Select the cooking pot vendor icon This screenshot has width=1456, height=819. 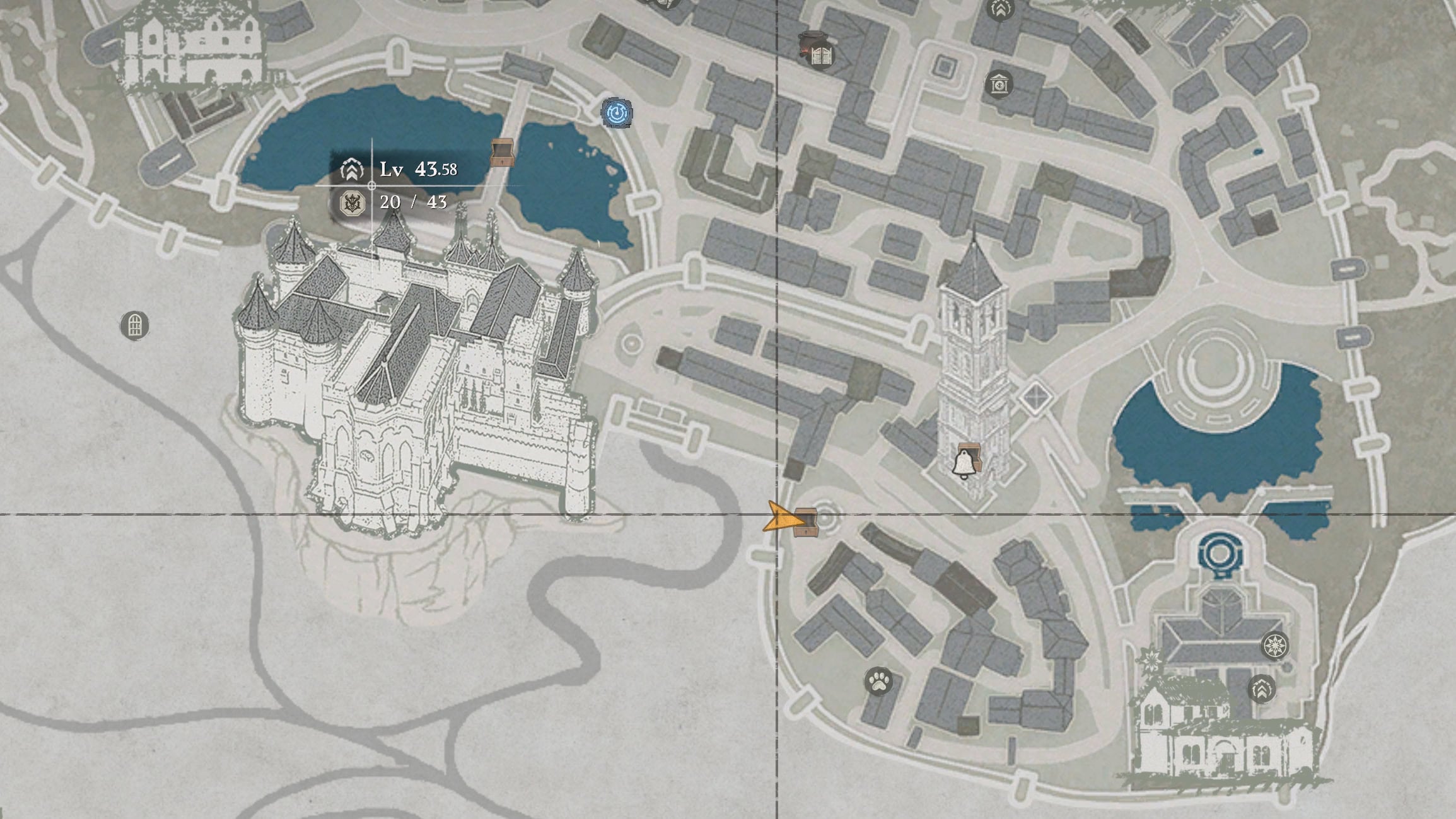[x=810, y=38]
